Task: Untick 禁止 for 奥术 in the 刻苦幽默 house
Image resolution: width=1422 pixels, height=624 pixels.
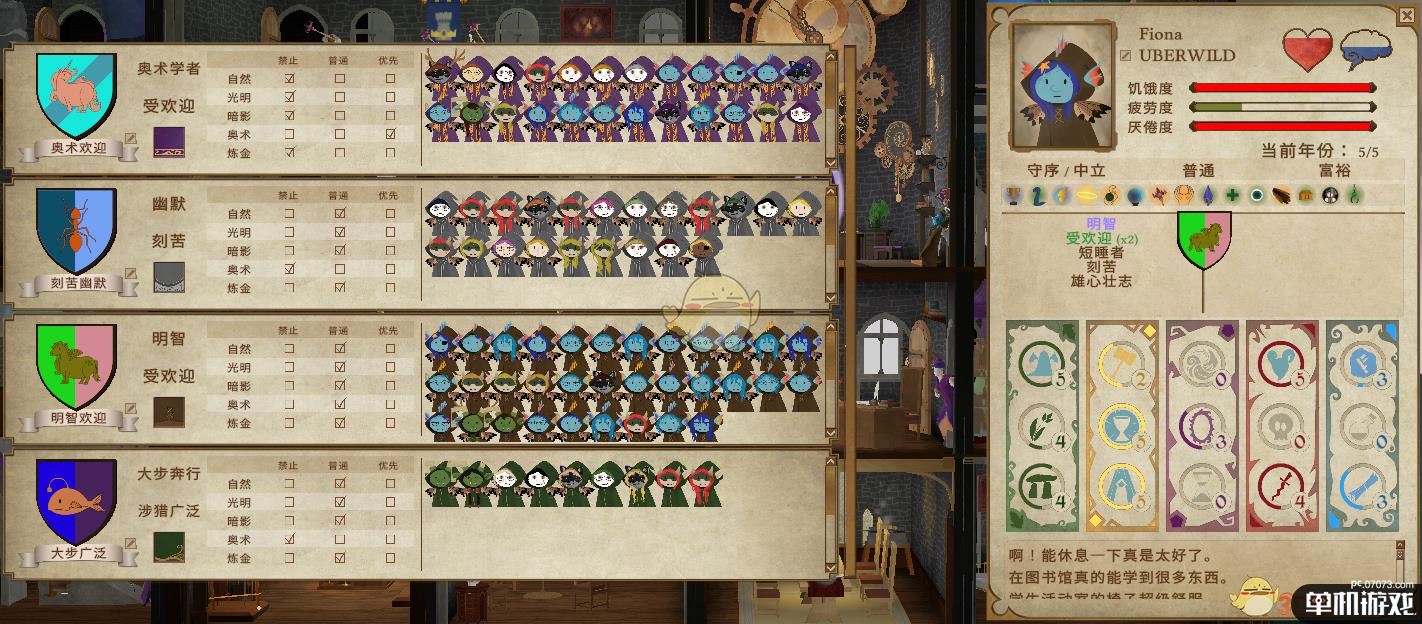Action: pos(290,269)
